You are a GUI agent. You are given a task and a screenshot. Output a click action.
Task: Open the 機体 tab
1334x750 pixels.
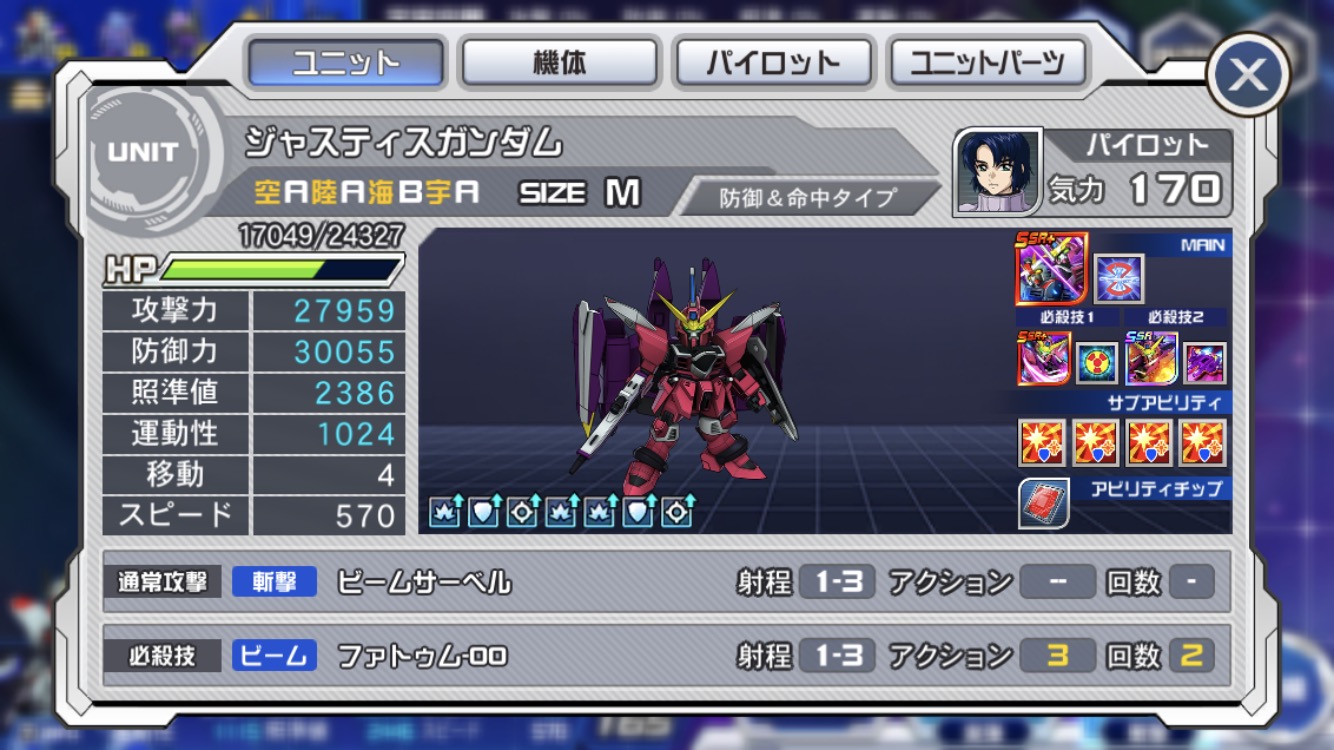coord(558,63)
